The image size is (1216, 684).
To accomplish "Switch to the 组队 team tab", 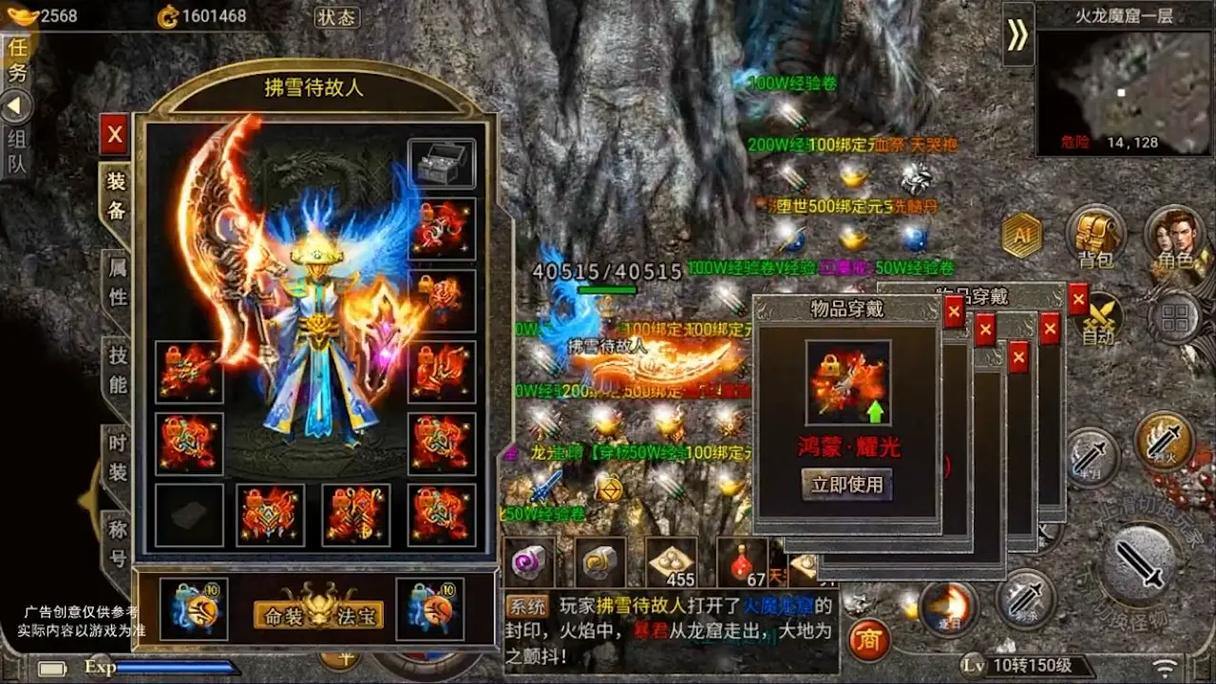I will pyautogui.click(x=18, y=152).
